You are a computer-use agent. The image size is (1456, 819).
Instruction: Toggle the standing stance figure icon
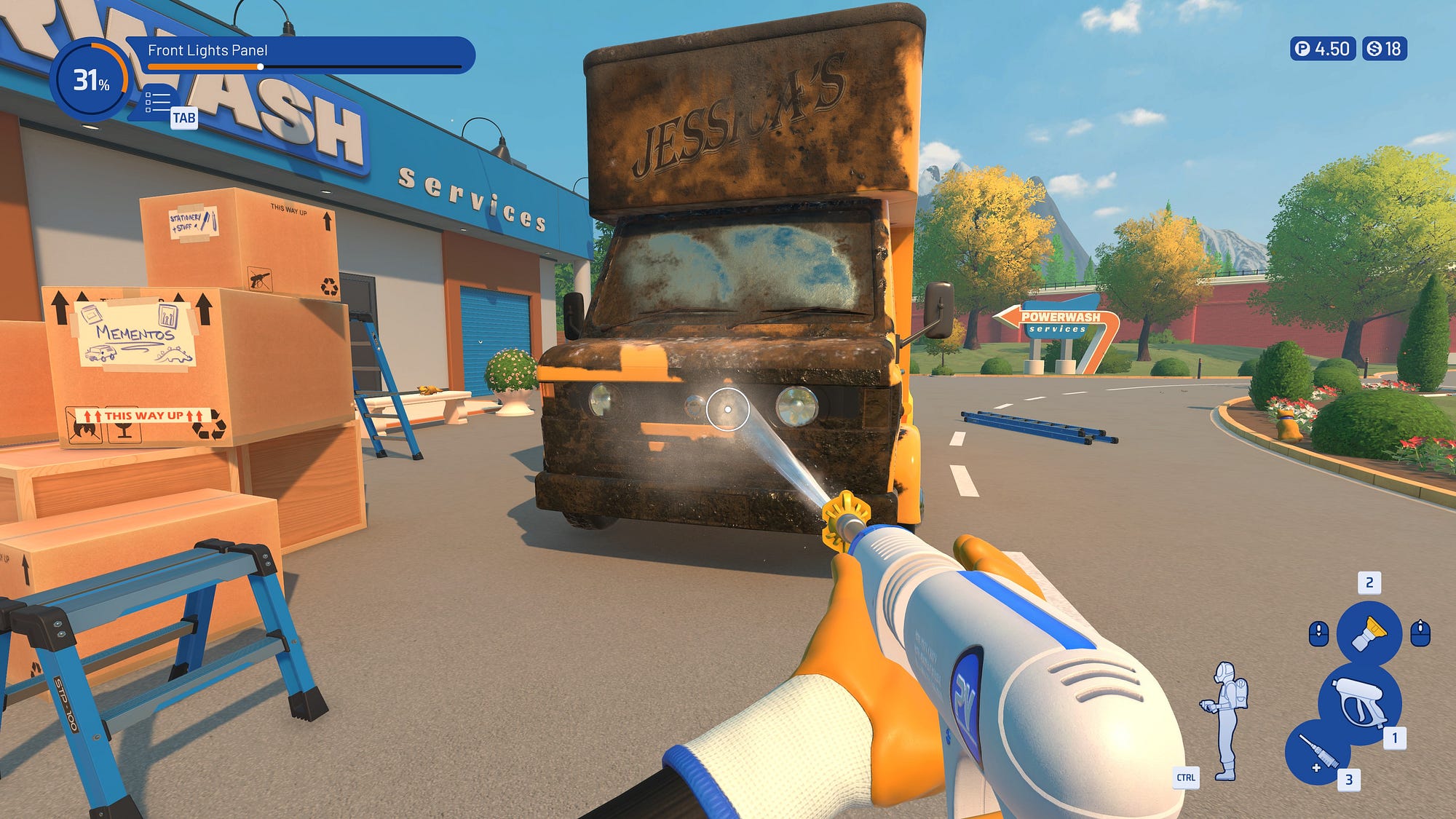click(1227, 719)
